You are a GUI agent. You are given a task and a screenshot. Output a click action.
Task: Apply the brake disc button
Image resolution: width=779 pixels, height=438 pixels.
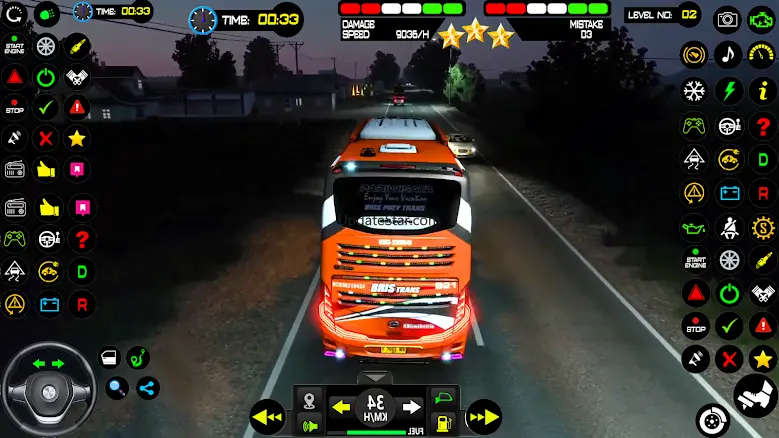tap(712, 420)
